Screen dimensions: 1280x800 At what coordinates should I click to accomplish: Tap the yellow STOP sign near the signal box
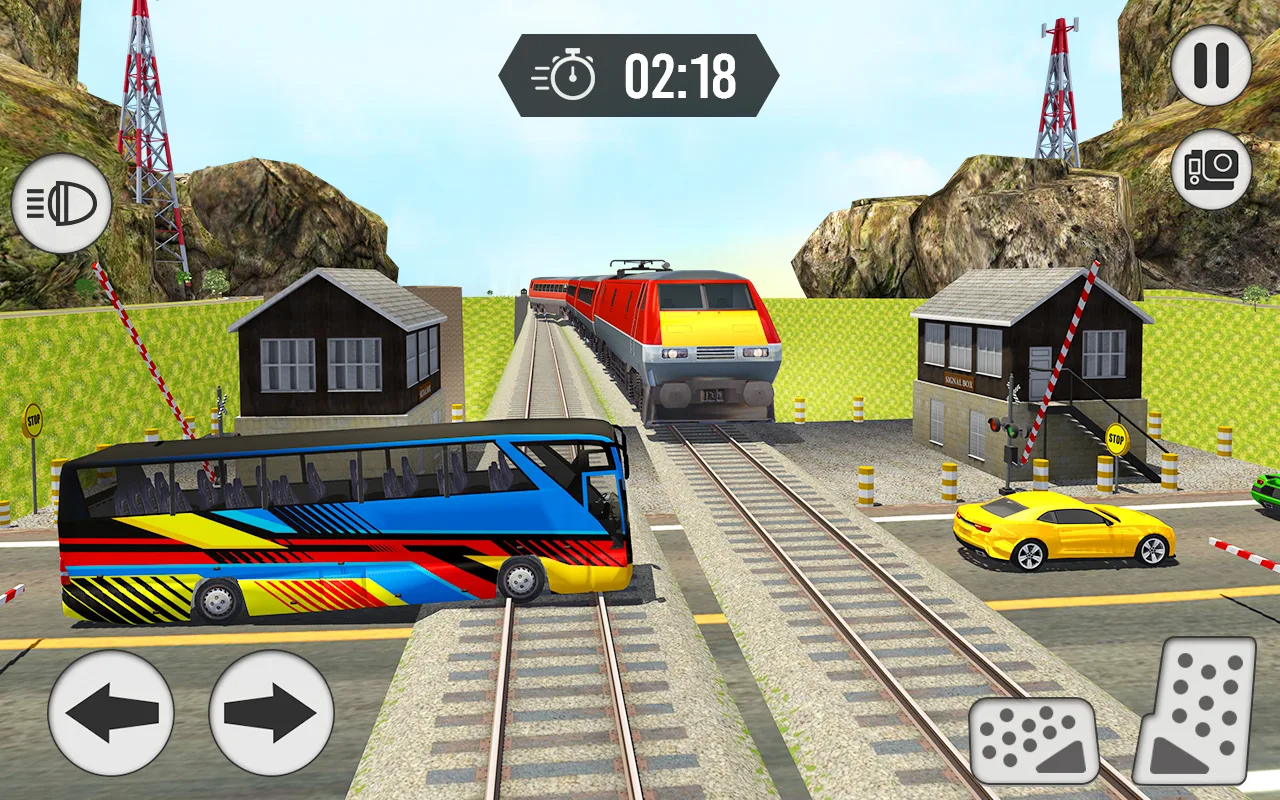[x=1117, y=437]
